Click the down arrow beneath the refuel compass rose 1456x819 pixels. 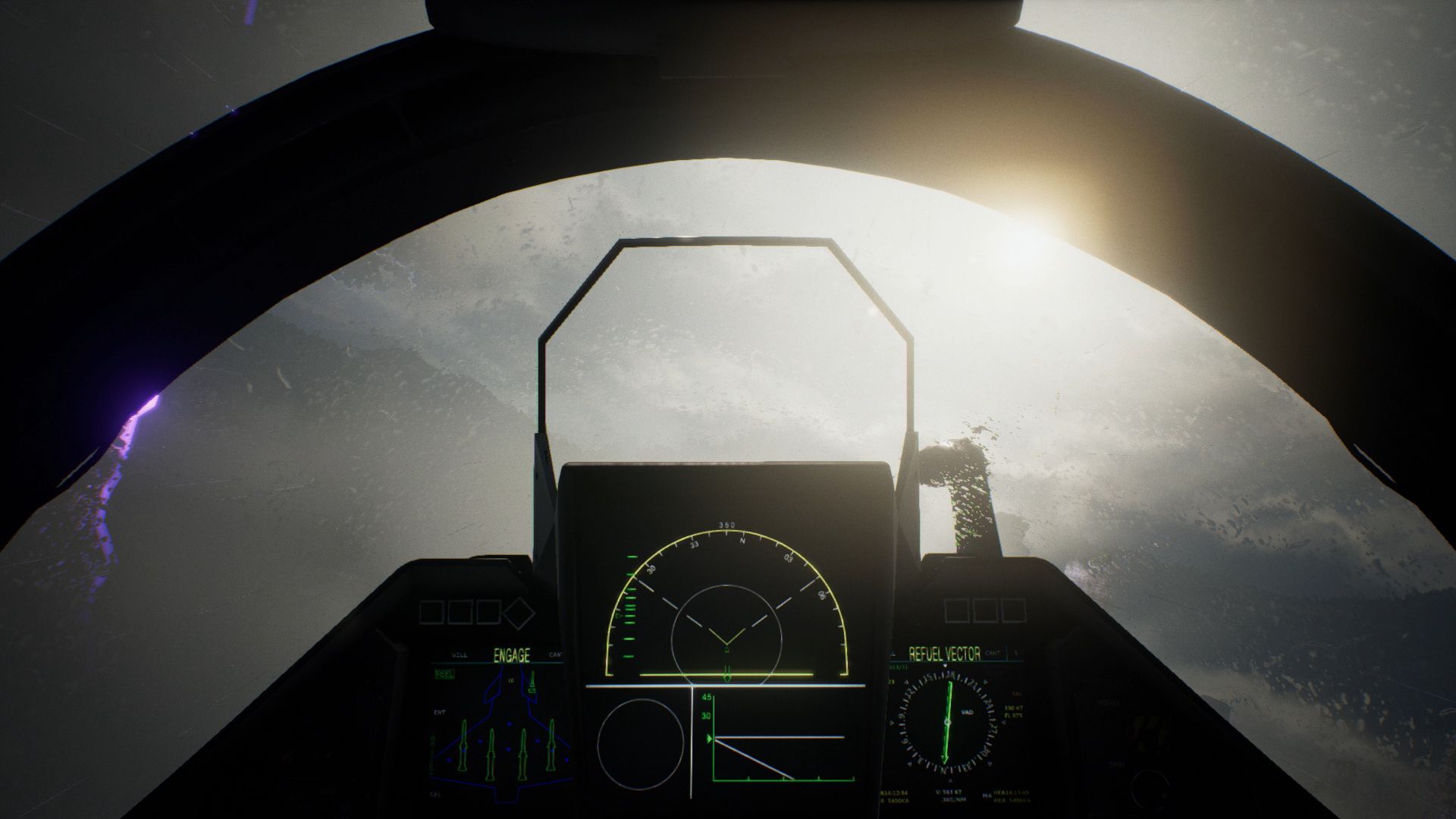click(951, 780)
